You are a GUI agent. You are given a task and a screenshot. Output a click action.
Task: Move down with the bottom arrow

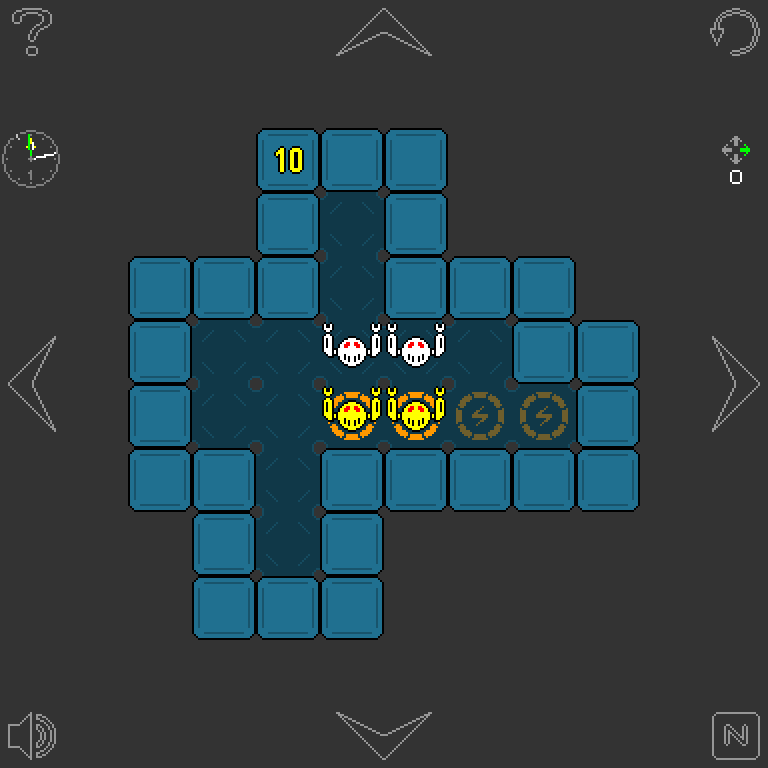(384, 735)
